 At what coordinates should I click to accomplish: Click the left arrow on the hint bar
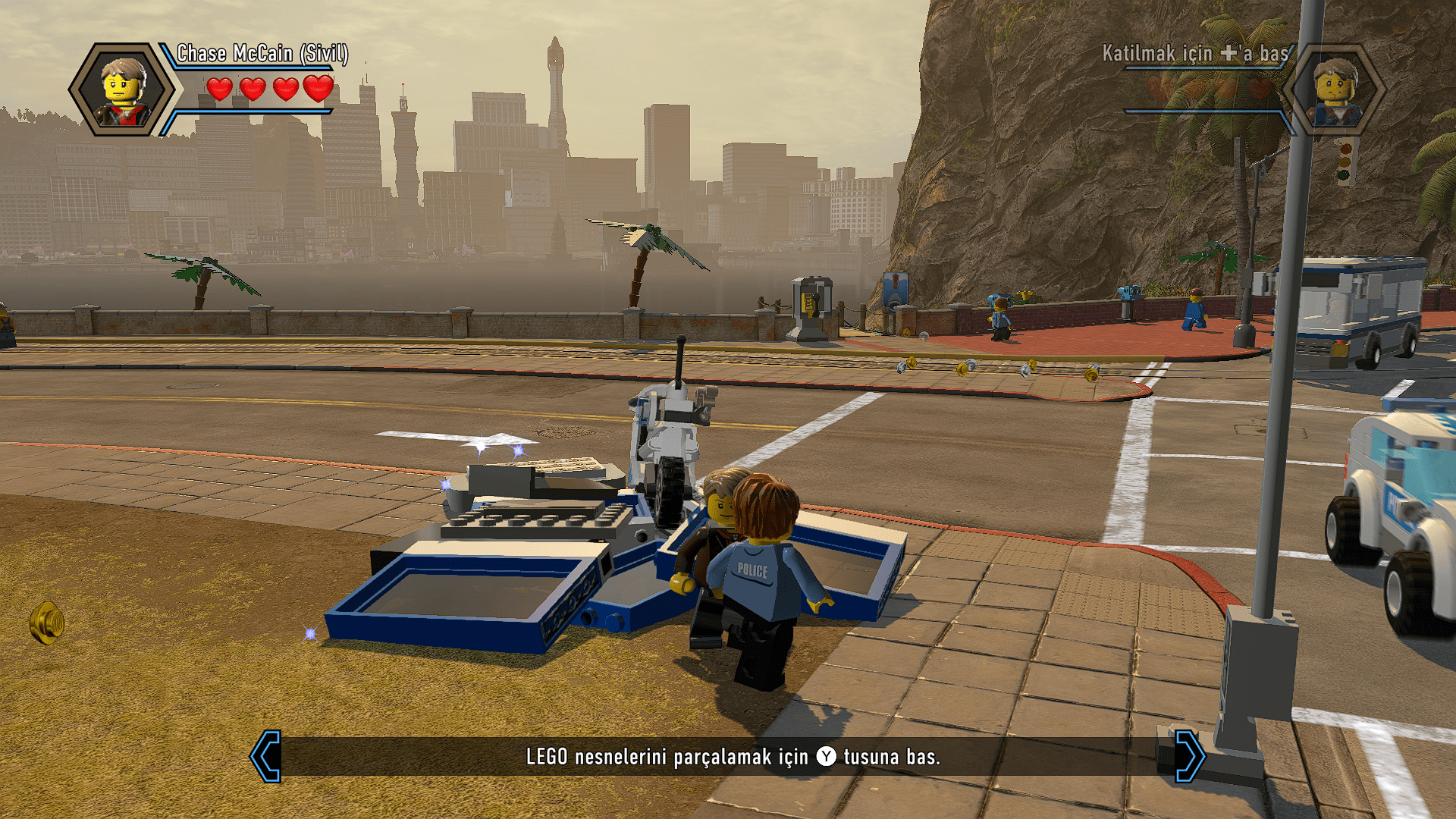click(x=266, y=756)
